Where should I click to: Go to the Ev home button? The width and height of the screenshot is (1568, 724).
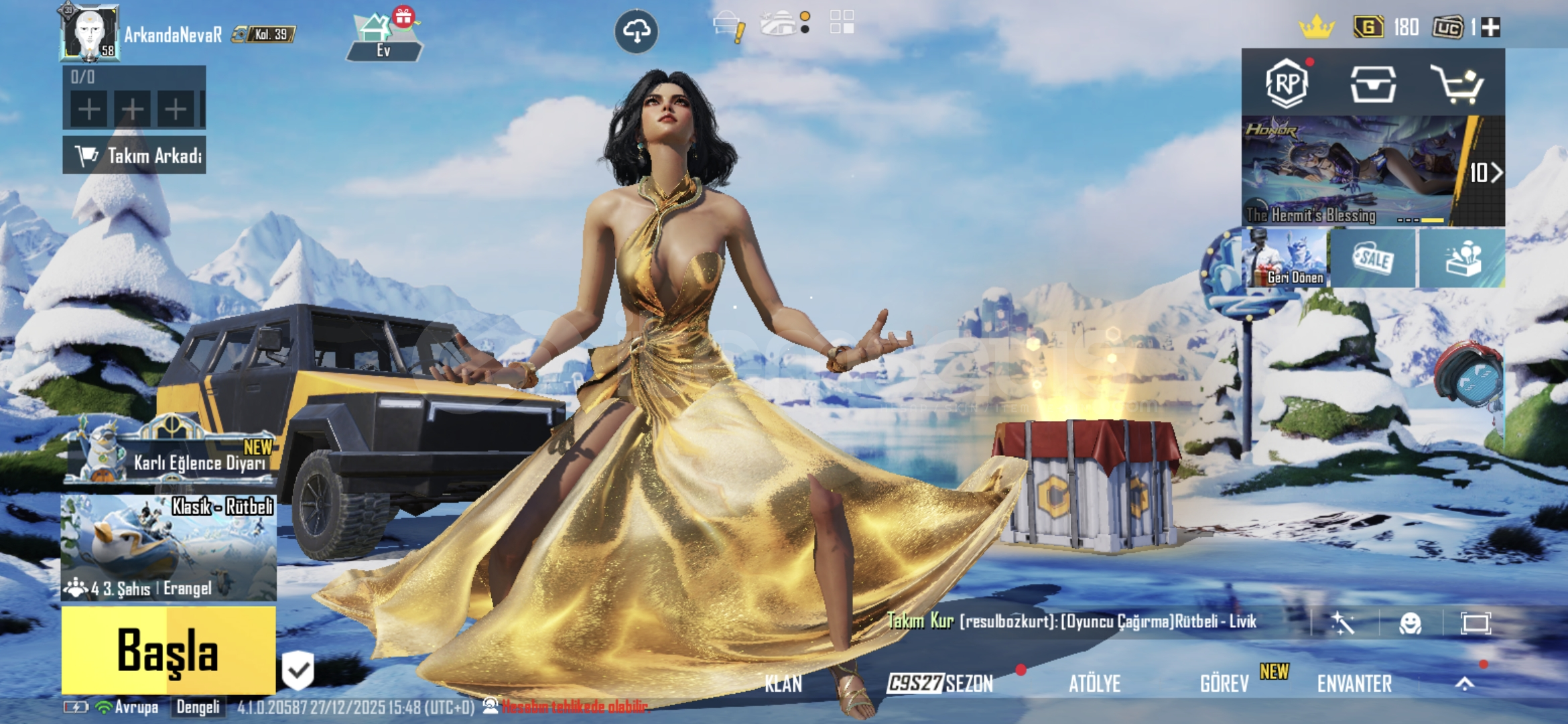(x=383, y=37)
